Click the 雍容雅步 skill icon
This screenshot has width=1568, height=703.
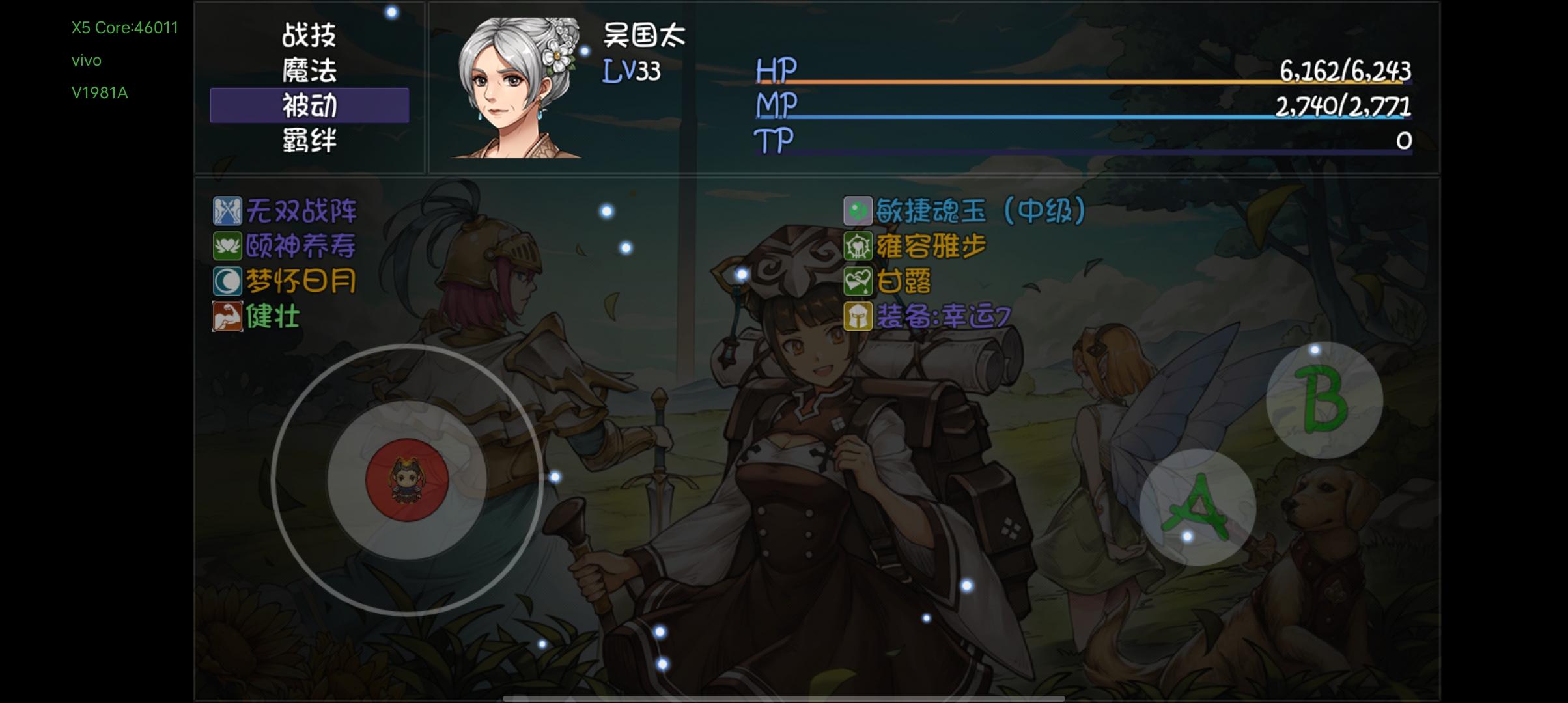tap(859, 246)
